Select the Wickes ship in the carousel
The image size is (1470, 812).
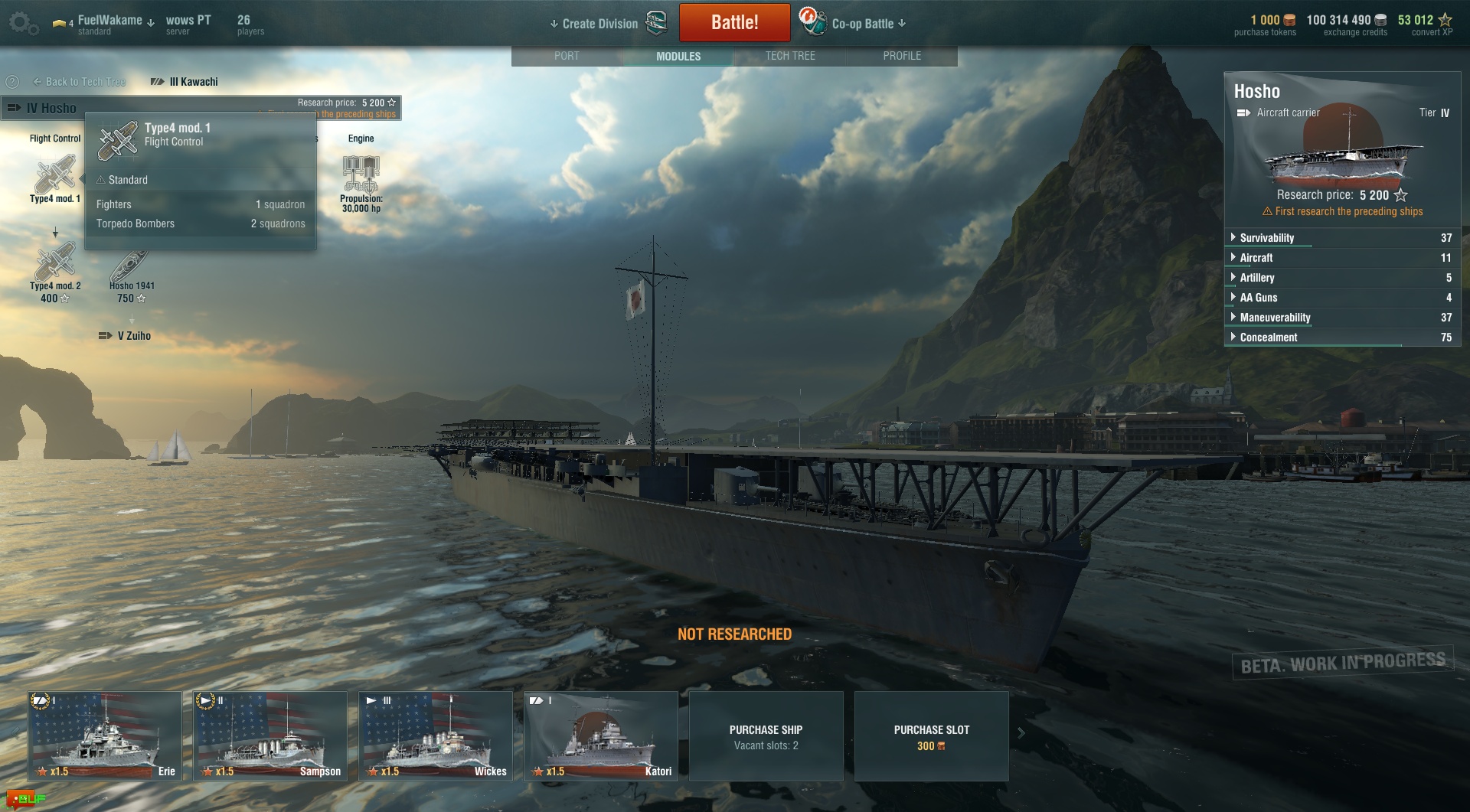tap(436, 735)
